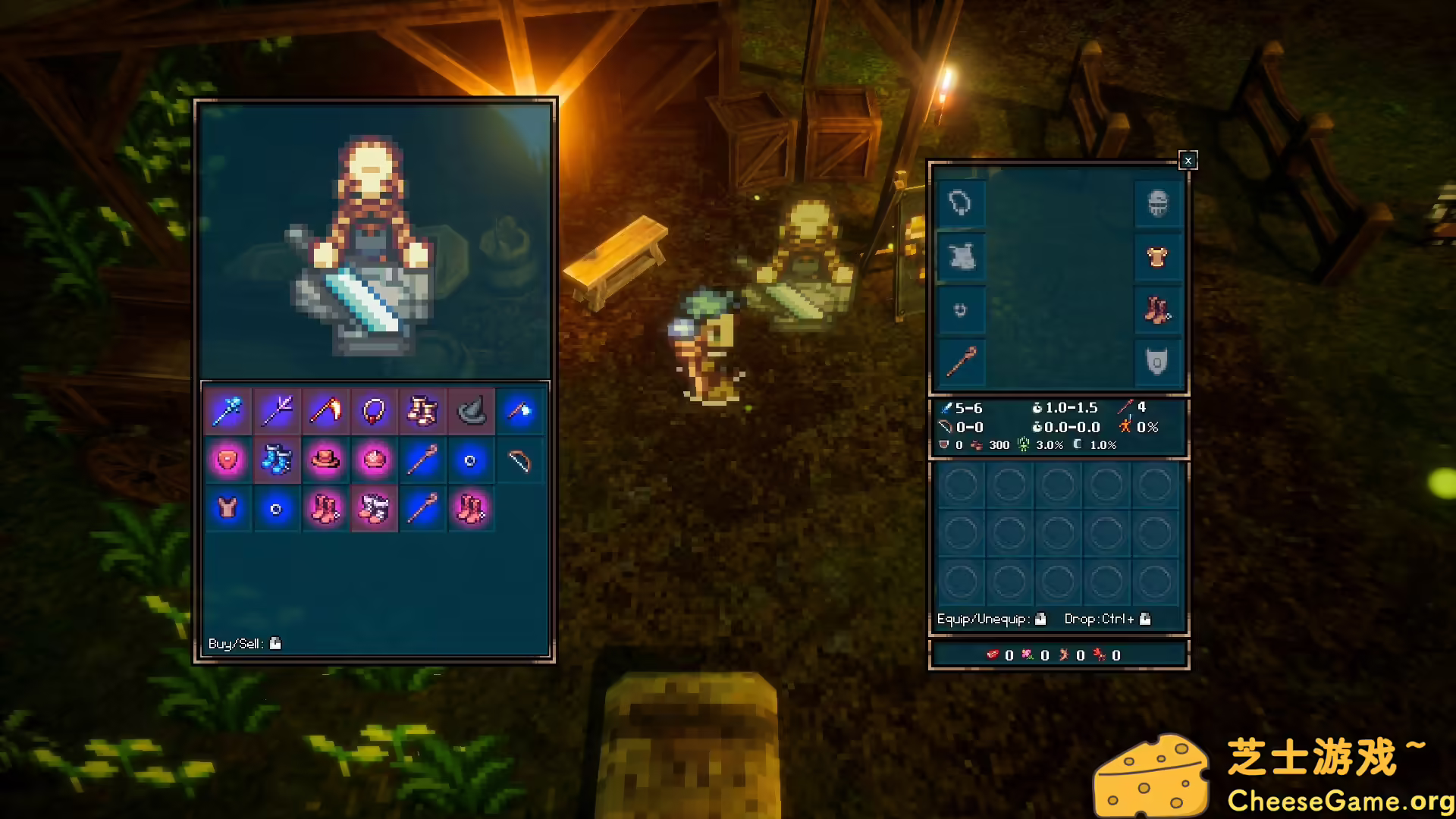This screenshot has height=819, width=1456.
Task: Close the inventory panel
Action: click(x=1188, y=160)
